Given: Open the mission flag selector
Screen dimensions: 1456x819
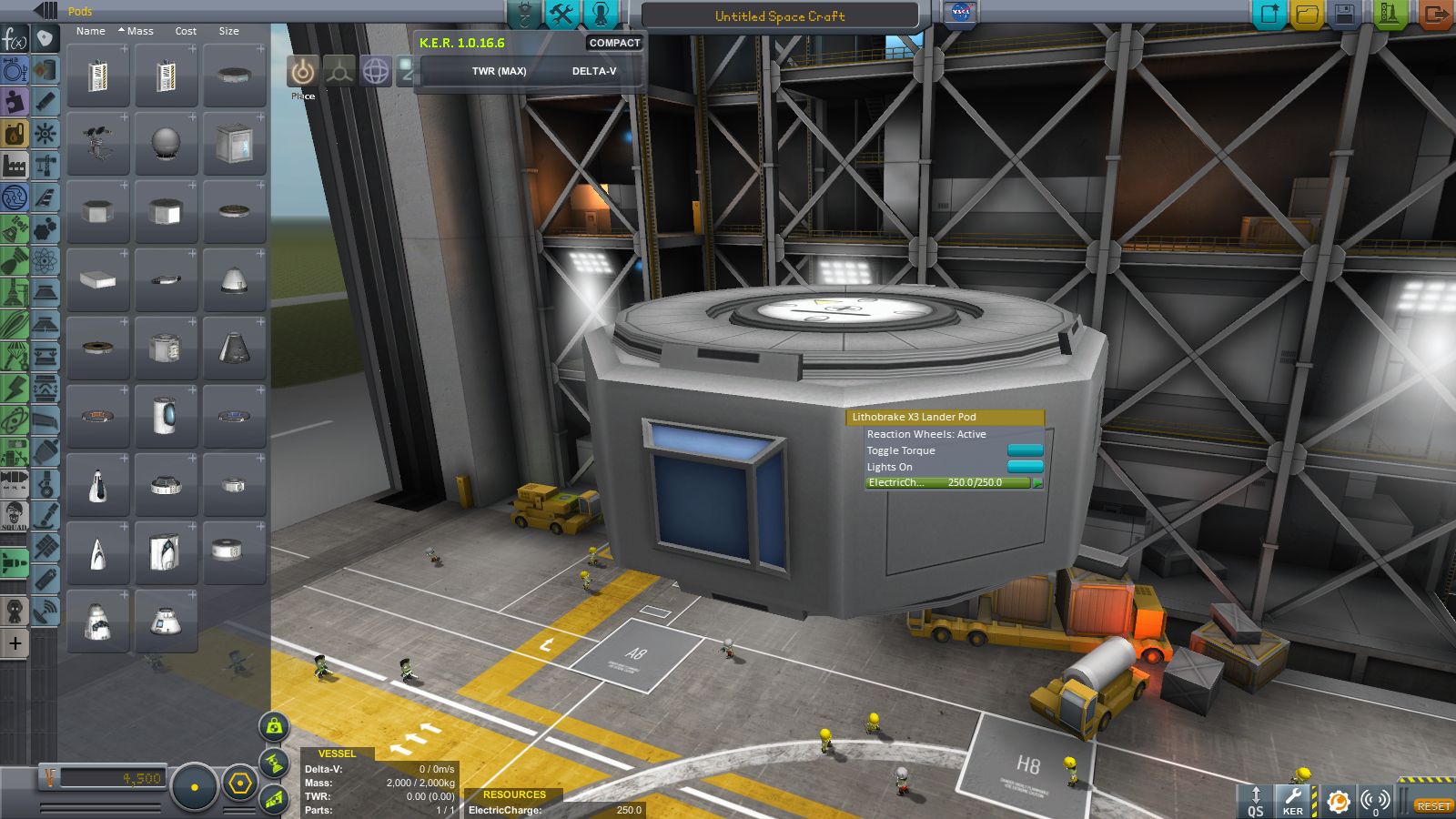Looking at the screenshot, I should [960, 13].
